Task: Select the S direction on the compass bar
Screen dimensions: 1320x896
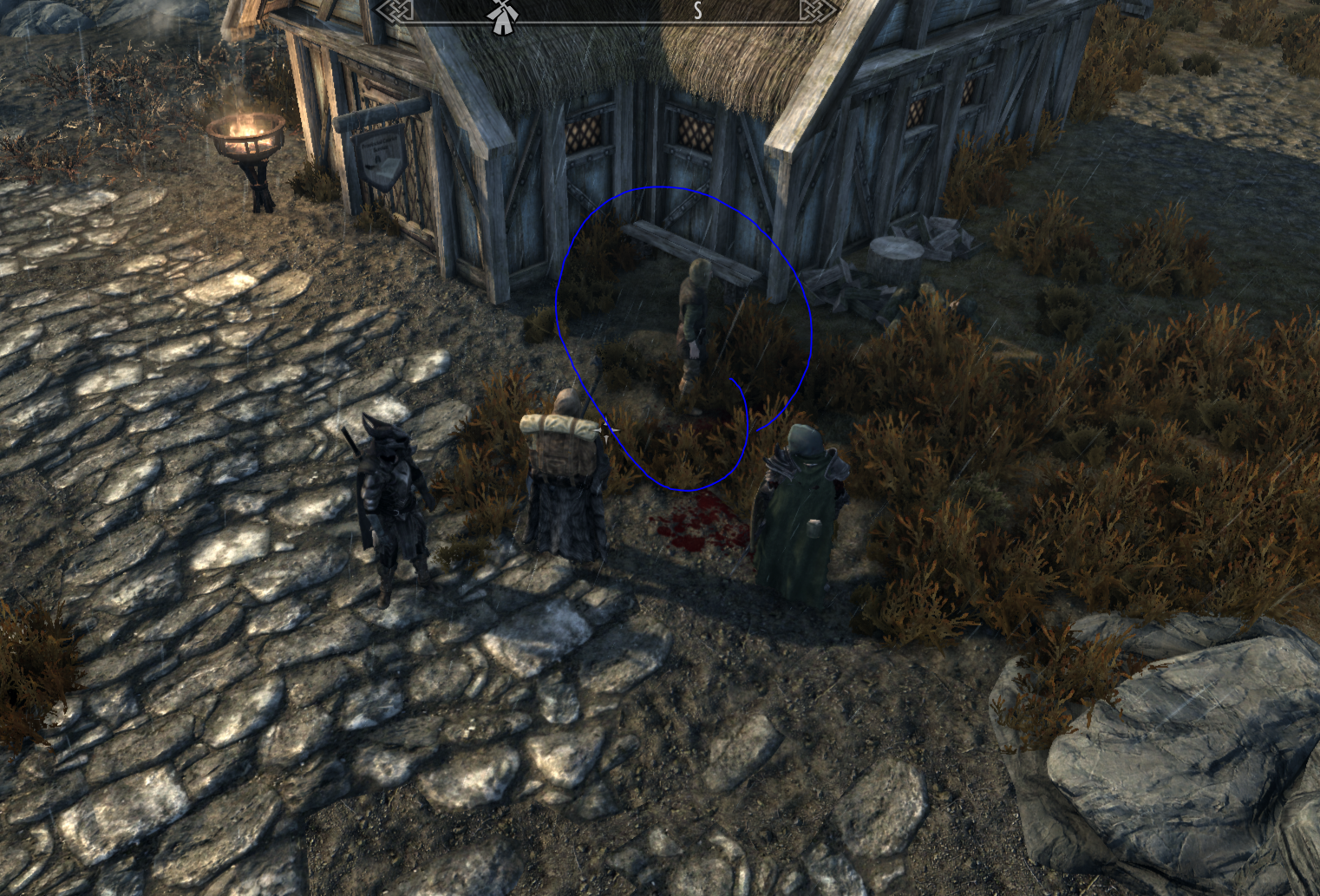Action: pyautogui.click(x=697, y=11)
